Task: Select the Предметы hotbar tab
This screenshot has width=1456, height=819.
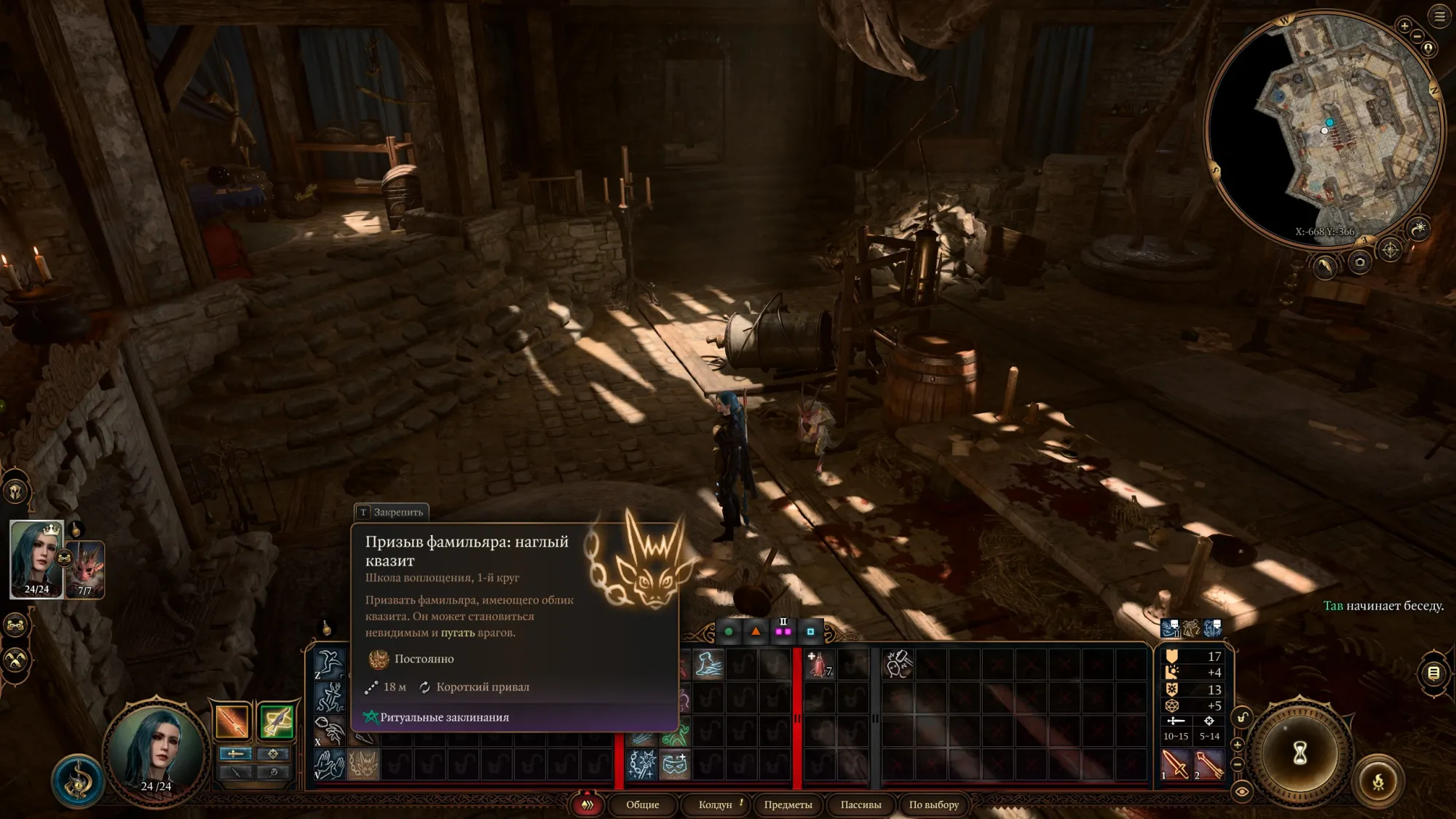Action: (788, 804)
